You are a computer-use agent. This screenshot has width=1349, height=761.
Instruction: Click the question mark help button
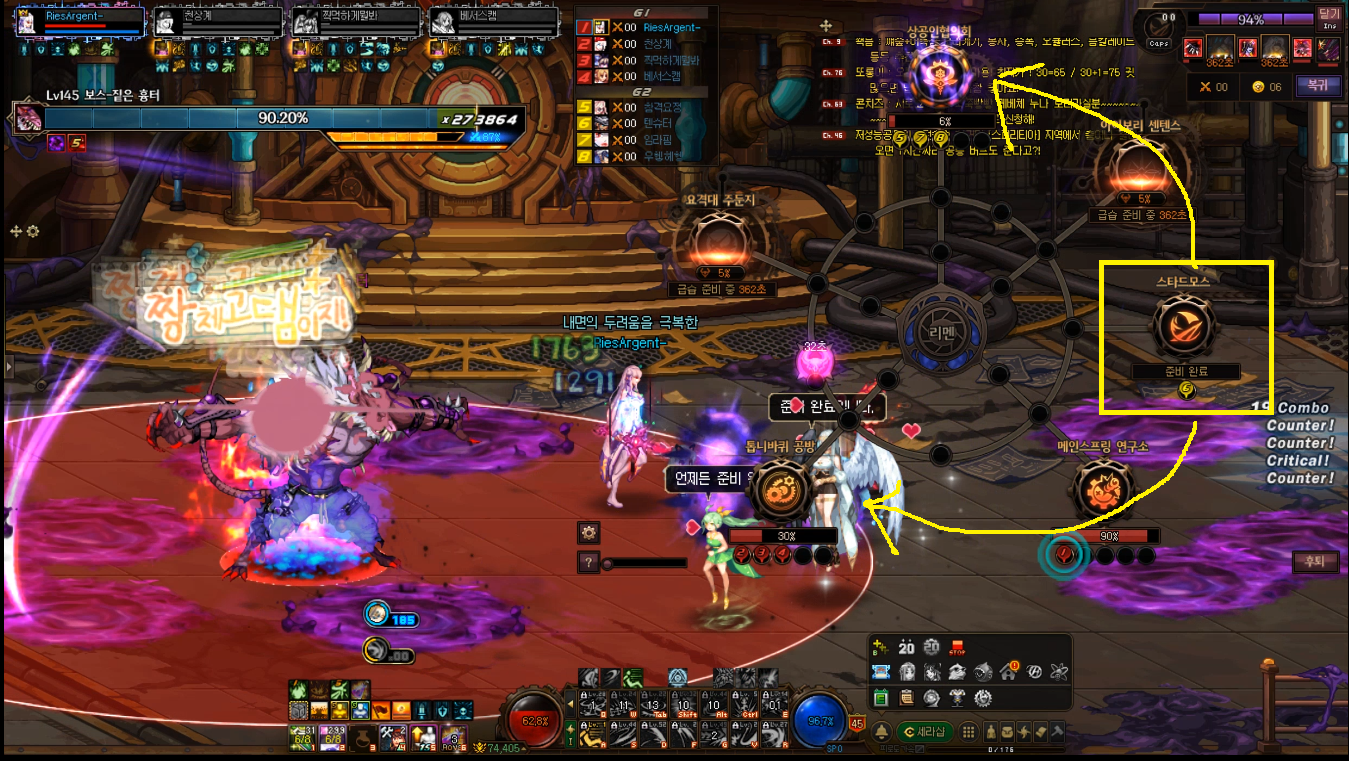point(588,563)
